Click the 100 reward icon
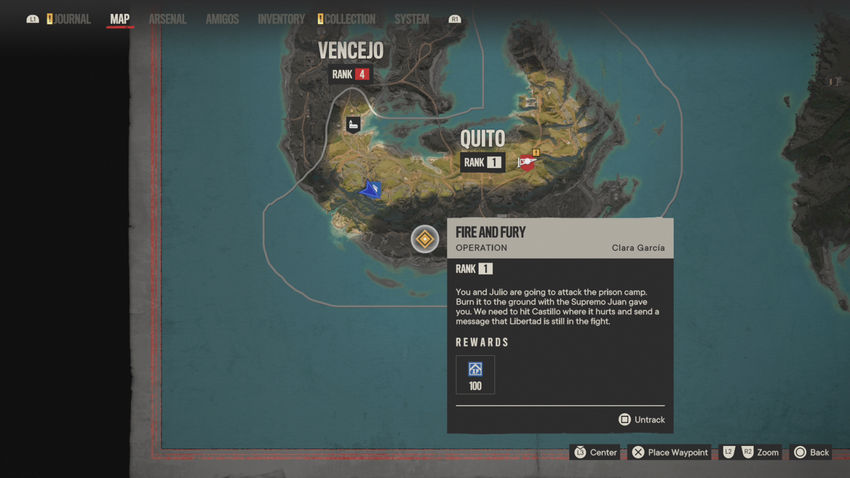This screenshot has width=850, height=478. [475, 375]
